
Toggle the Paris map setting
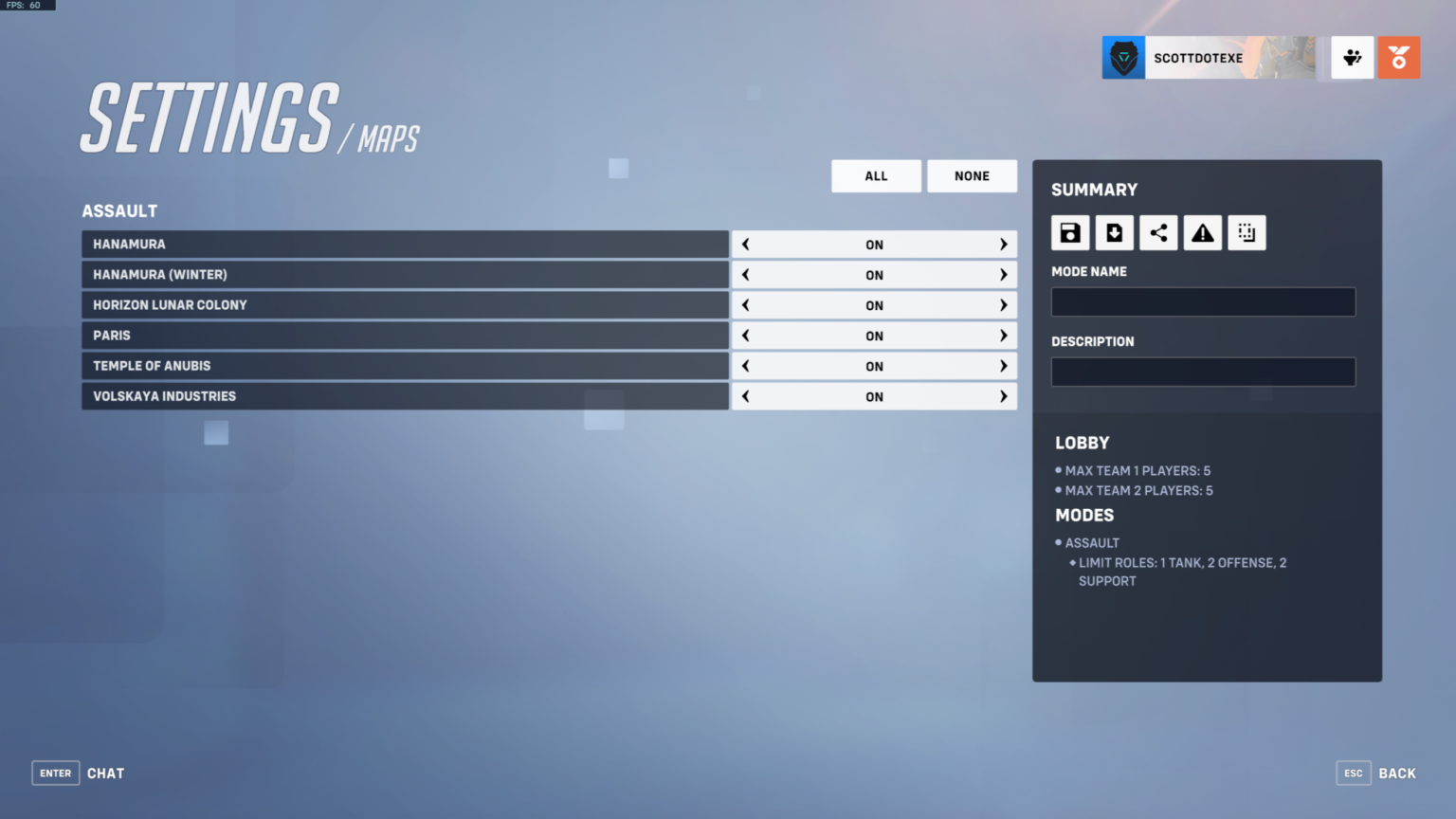point(873,335)
